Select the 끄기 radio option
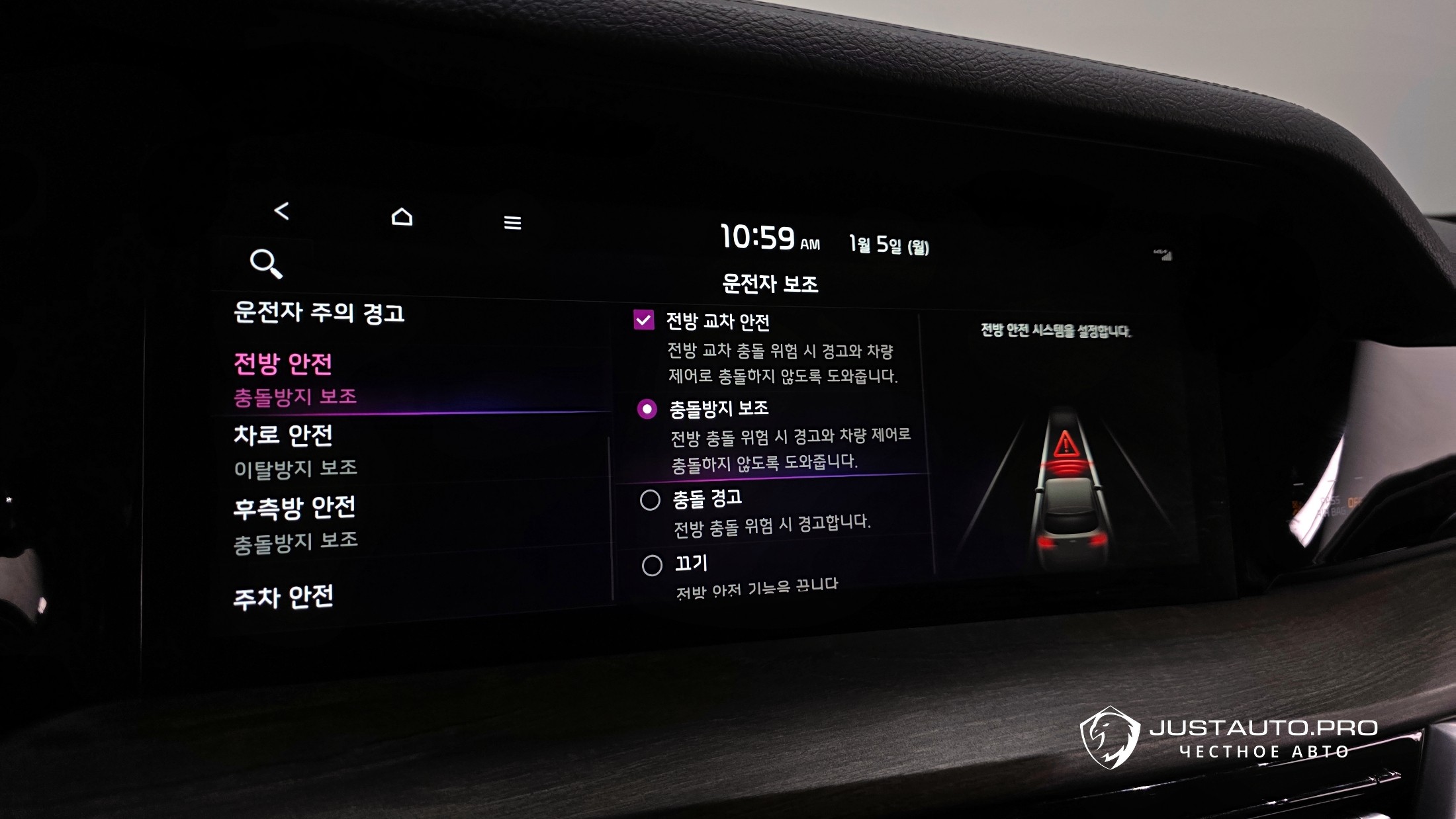The height and width of the screenshot is (819, 1456). point(652,566)
